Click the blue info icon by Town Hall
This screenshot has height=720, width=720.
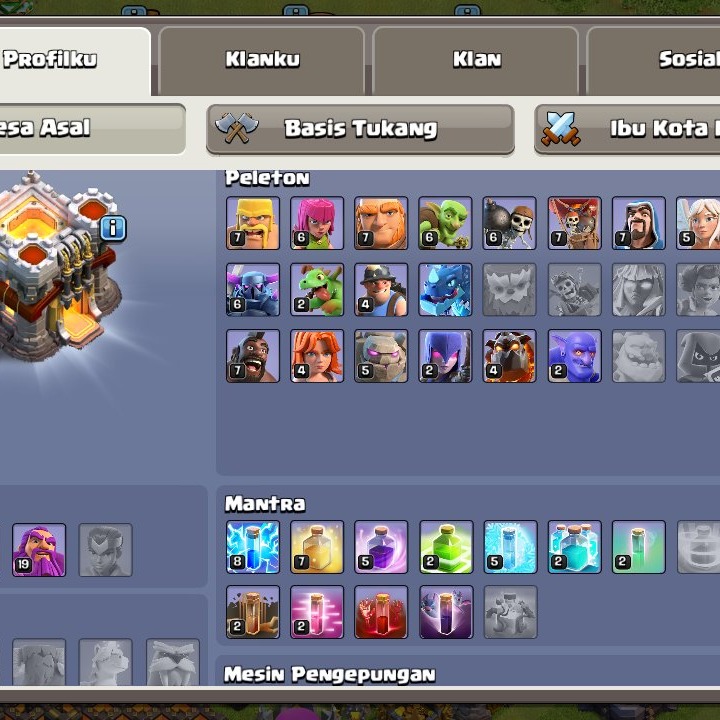click(x=113, y=228)
